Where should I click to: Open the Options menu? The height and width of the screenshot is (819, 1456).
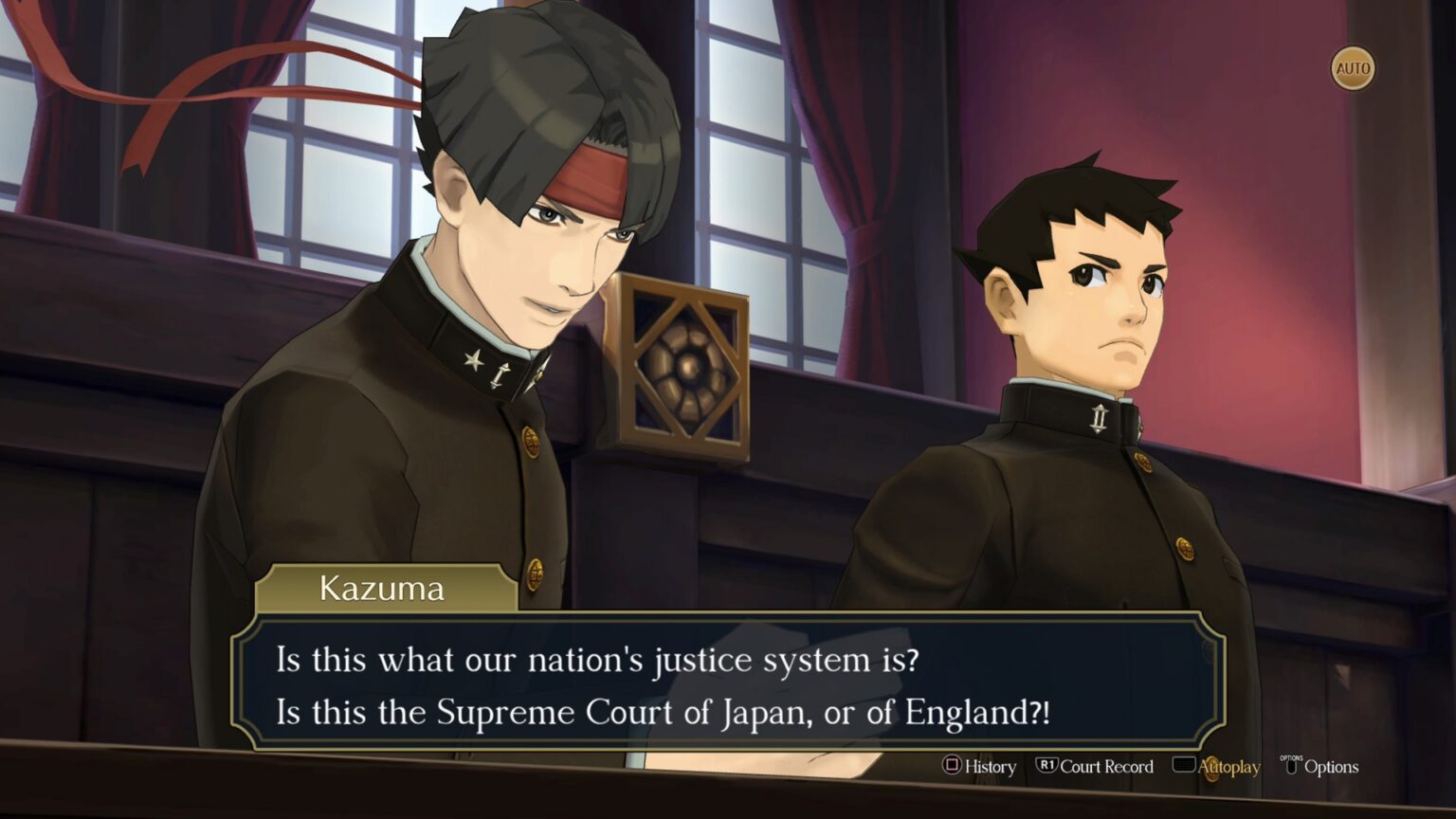tap(1320, 766)
